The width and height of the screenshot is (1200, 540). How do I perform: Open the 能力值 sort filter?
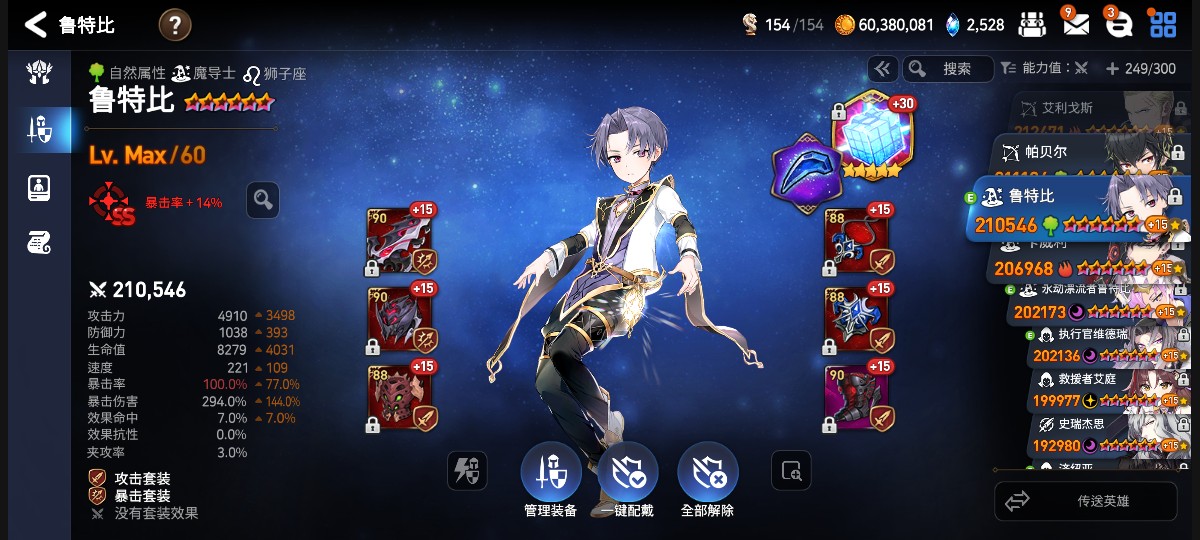pos(1044,69)
